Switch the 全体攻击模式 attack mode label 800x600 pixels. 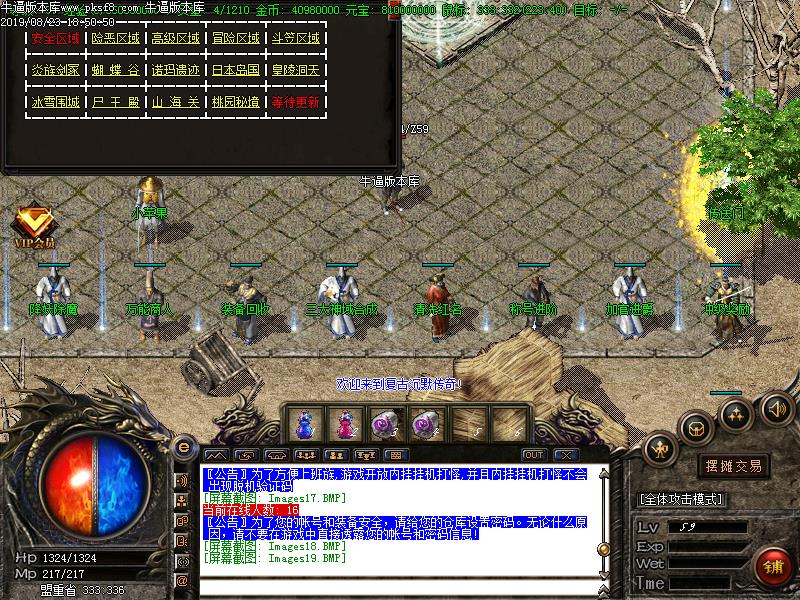[x=686, y=497]
